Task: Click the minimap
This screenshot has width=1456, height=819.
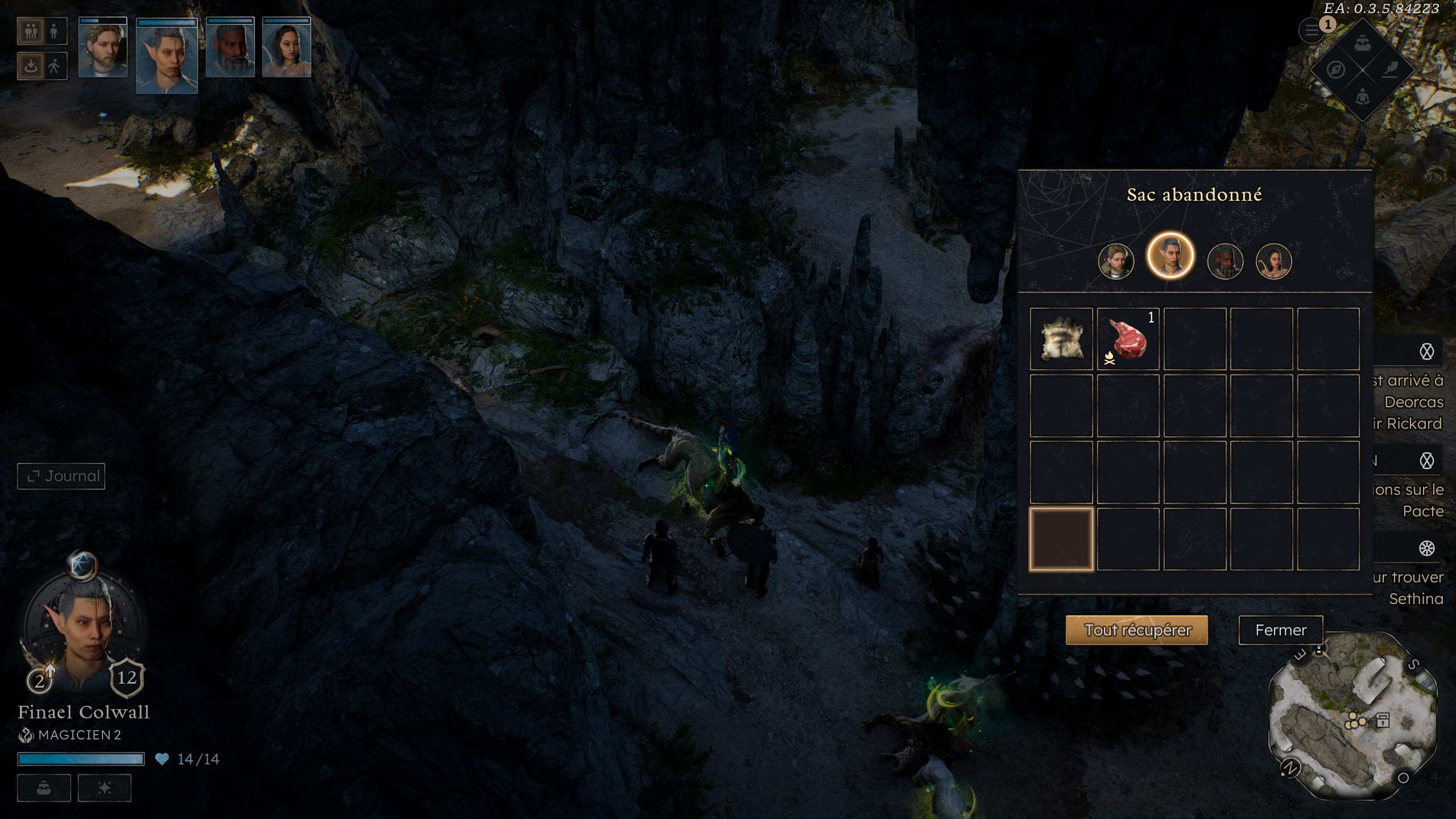Action: pyautogui.click(x=1354, y=717)
